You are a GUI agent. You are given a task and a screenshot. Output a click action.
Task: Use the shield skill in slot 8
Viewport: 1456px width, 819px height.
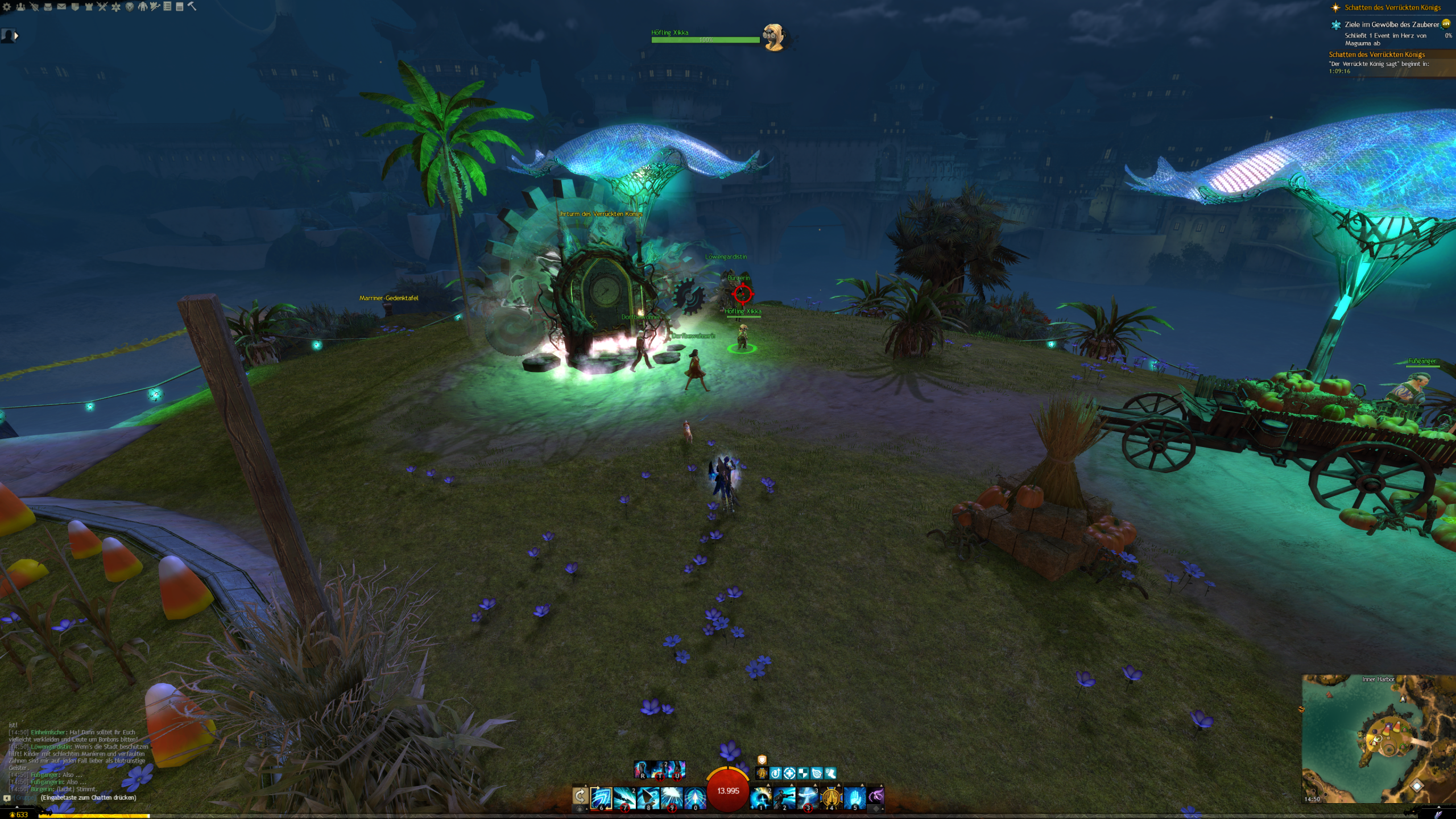point(648,797)
